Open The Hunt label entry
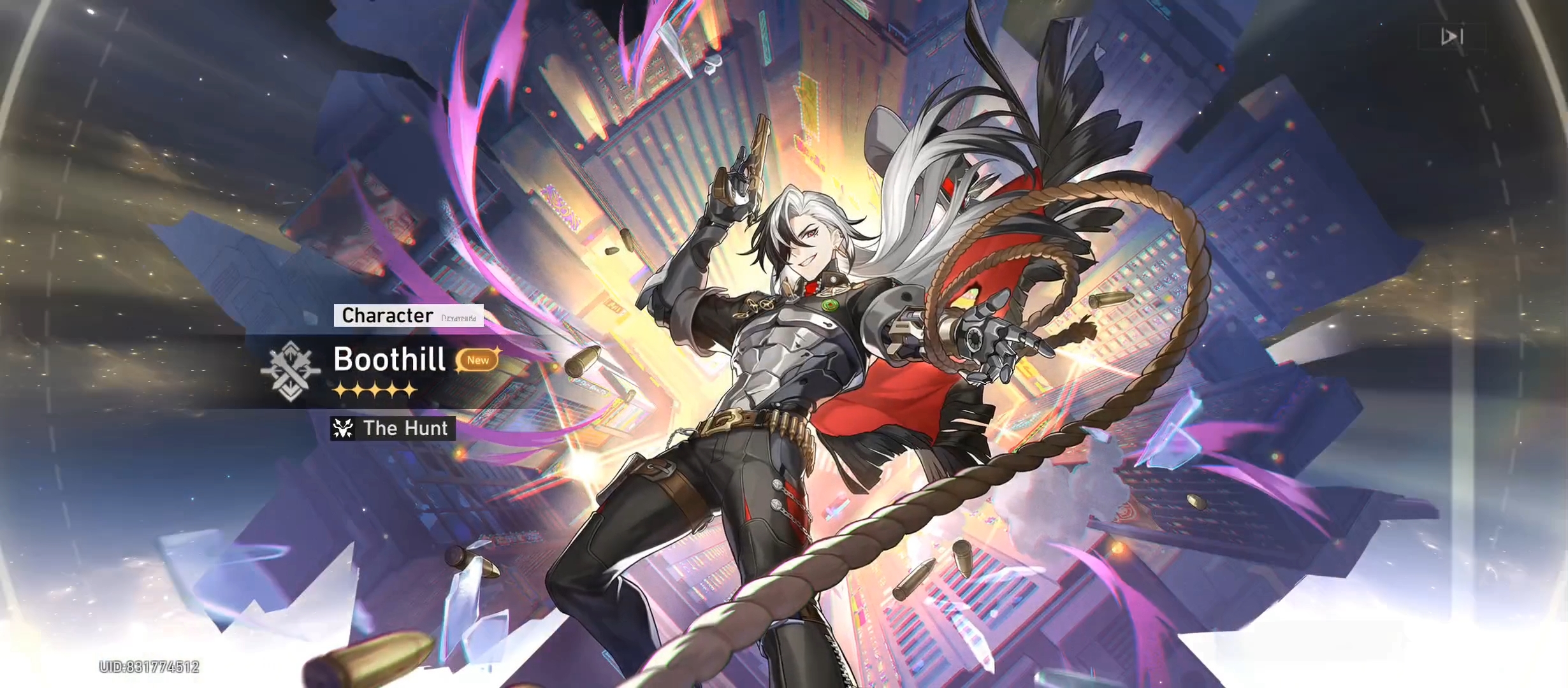 [x=405, y=429]
